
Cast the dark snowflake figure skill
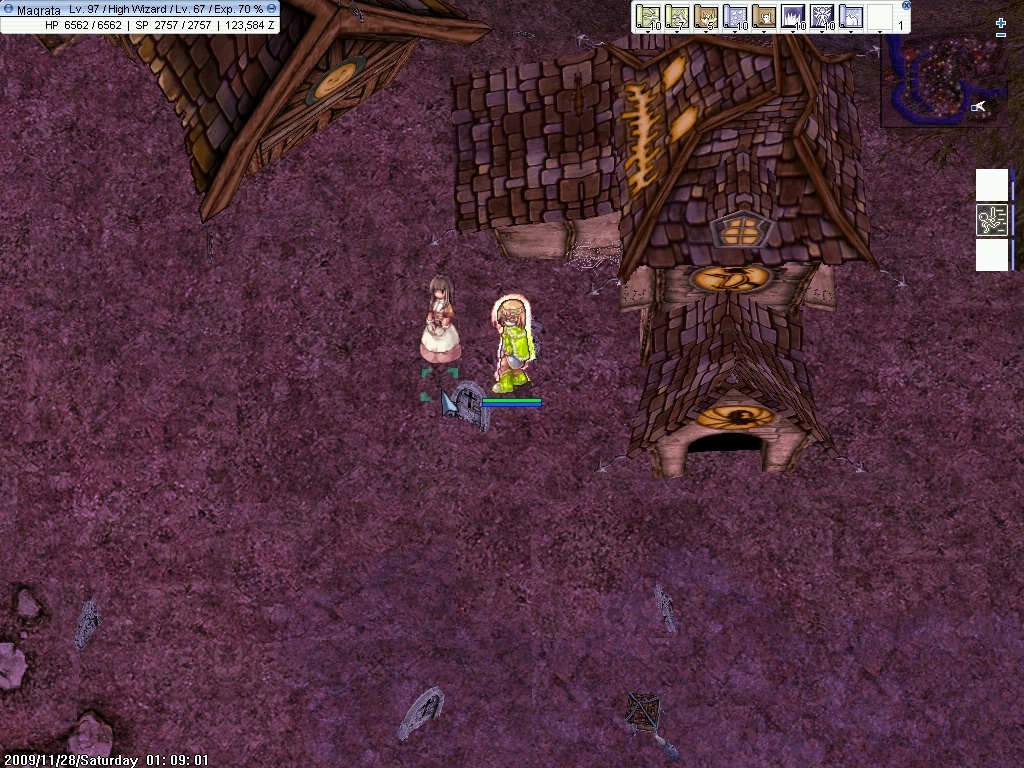click(822, 17)
